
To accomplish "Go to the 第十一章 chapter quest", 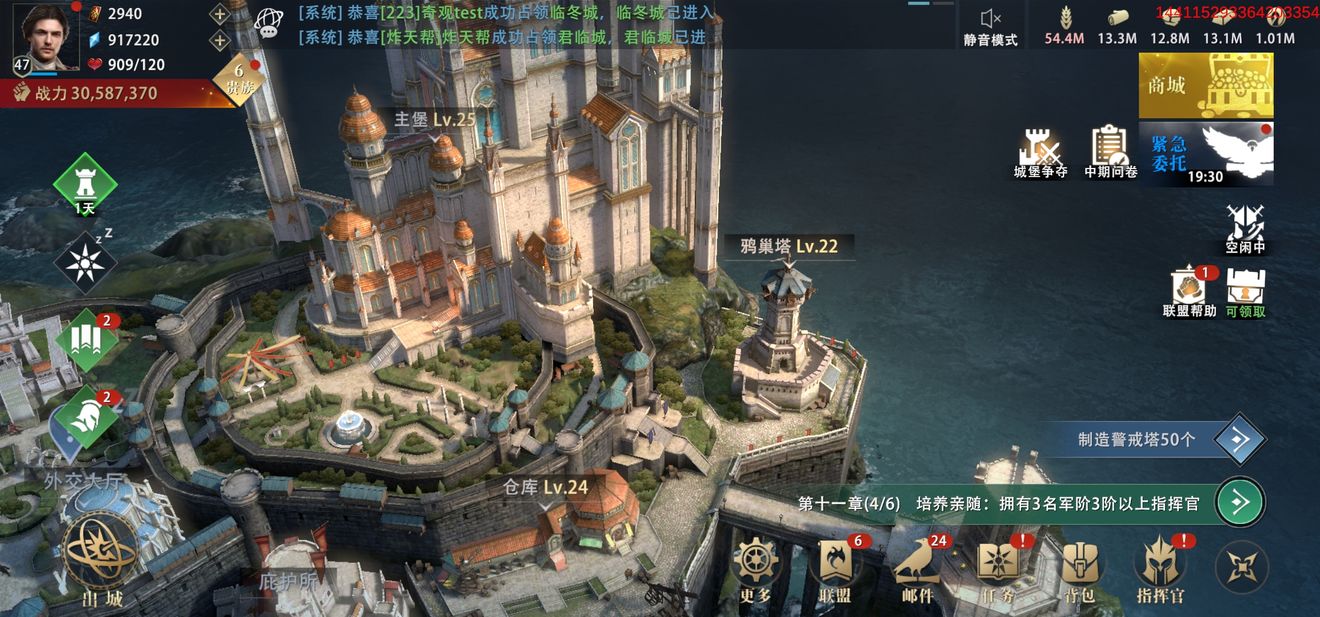I will click(x=1240, y=502).
